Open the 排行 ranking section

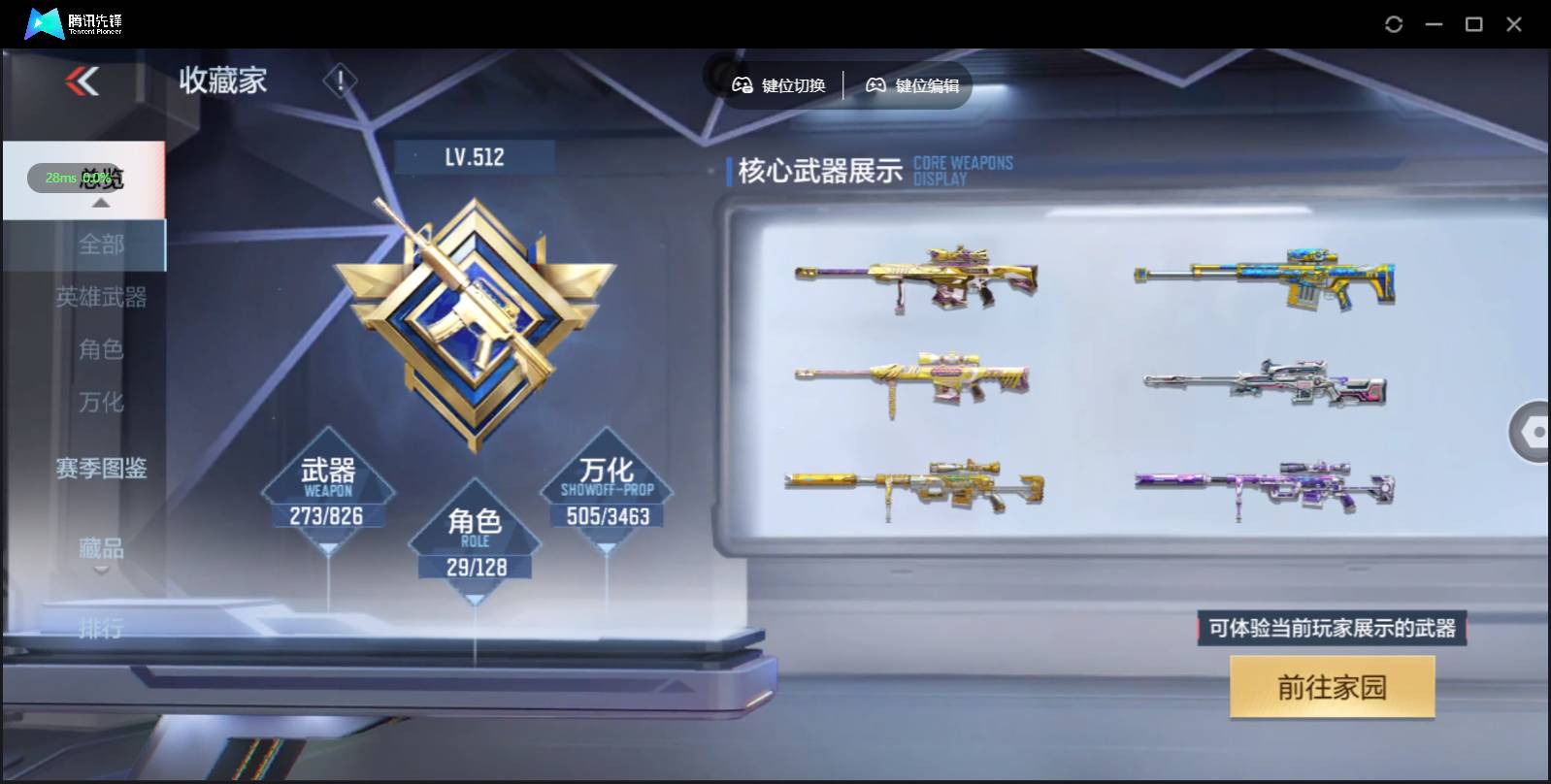[102, 629]
